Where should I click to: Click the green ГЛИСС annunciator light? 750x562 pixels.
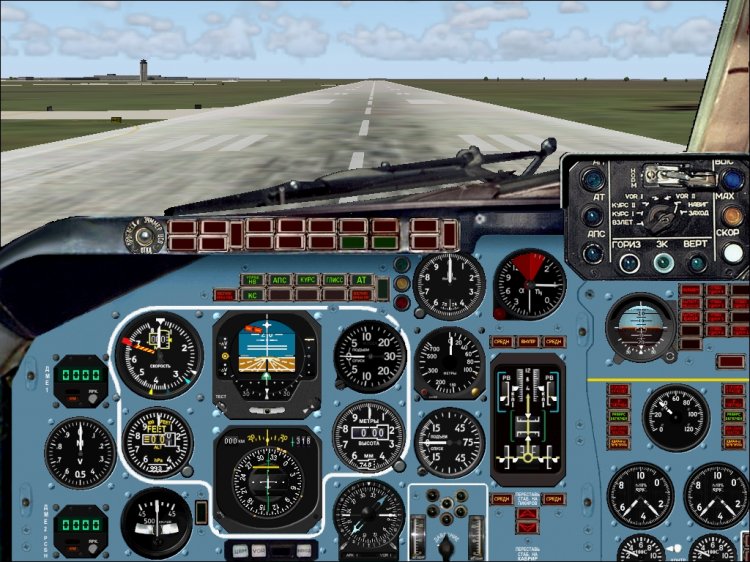pyautogui.click(x=333, y=280)
